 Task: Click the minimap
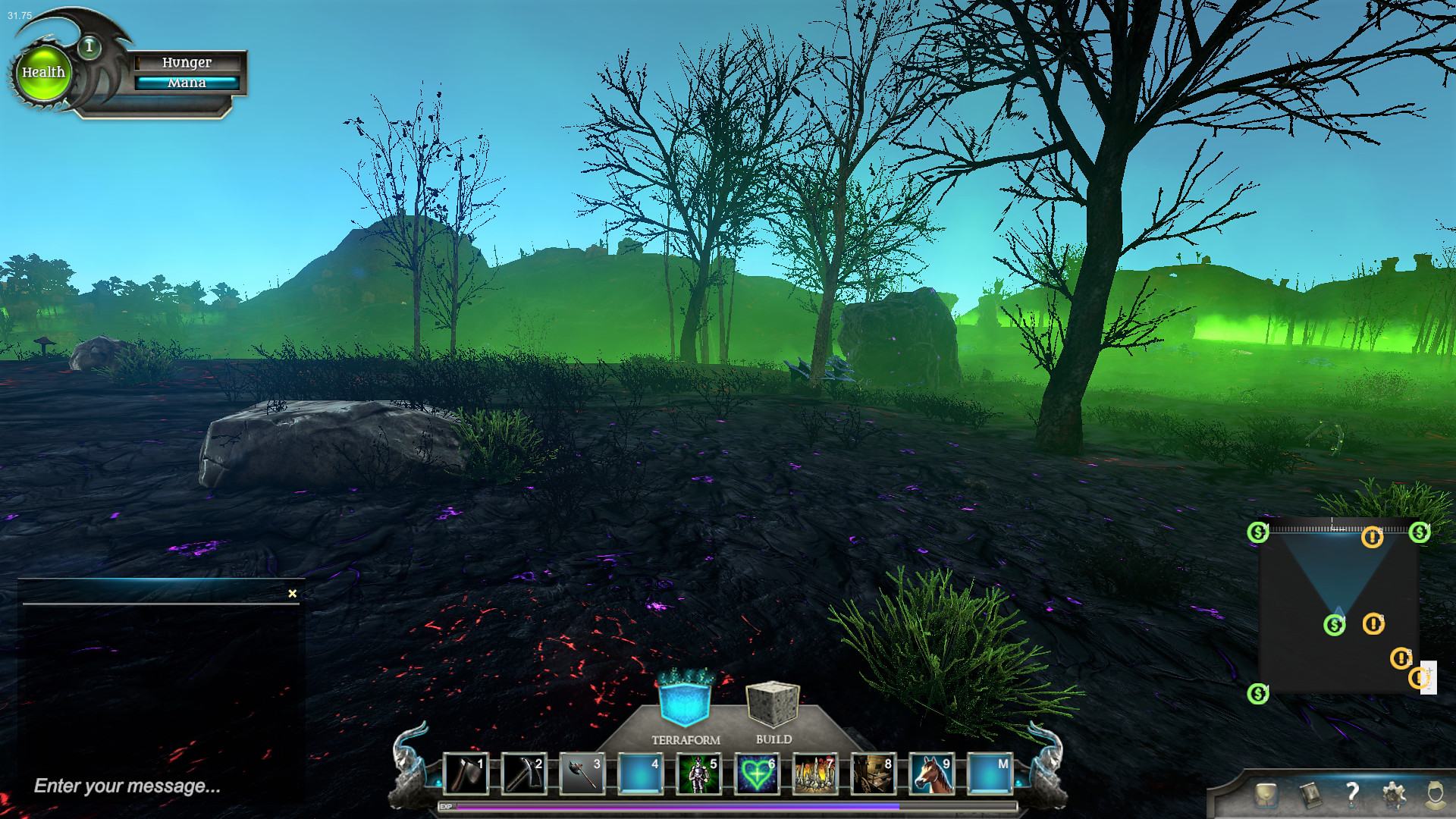(1338, 607)
